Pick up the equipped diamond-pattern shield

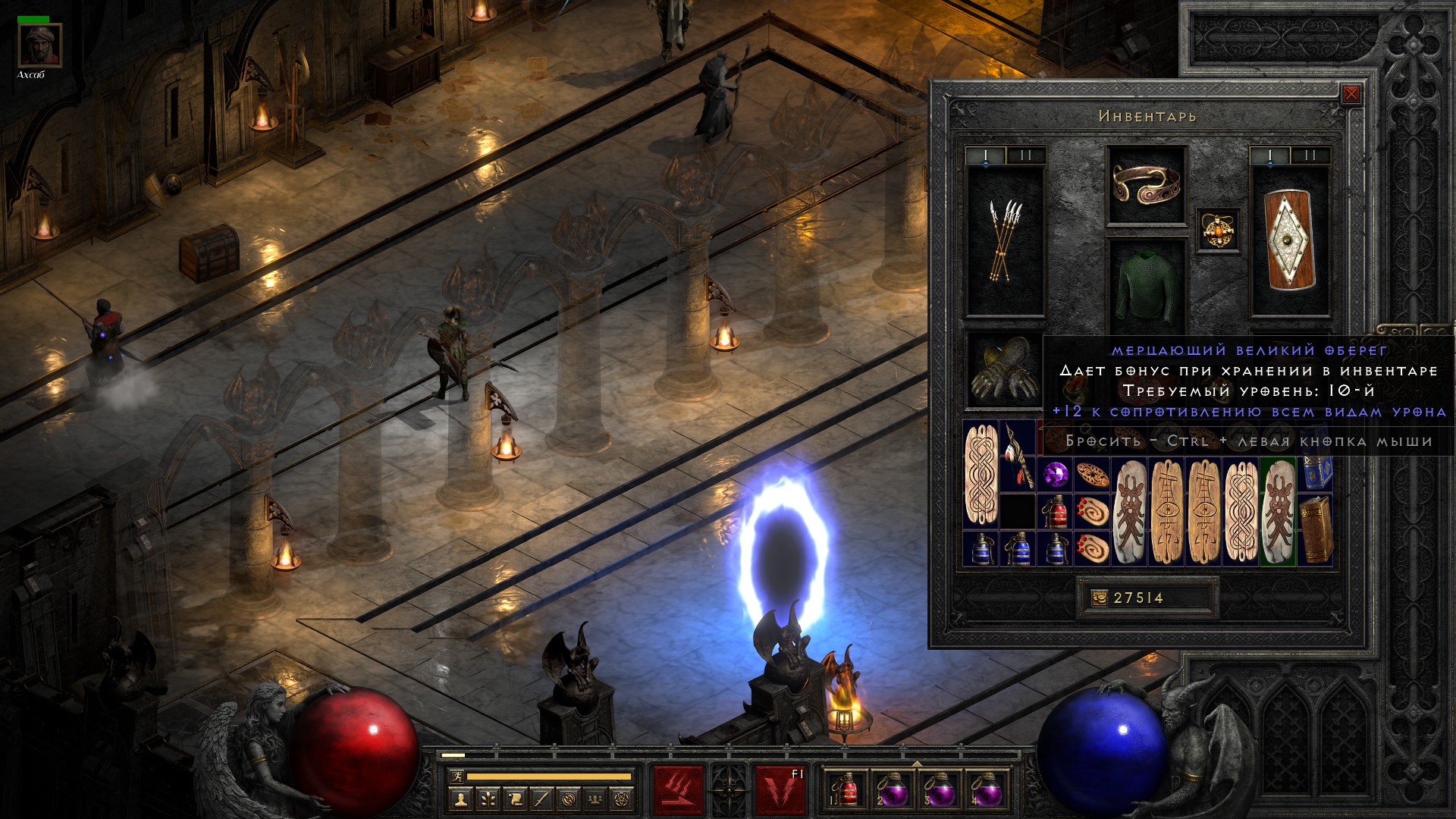coord(1290,240)
